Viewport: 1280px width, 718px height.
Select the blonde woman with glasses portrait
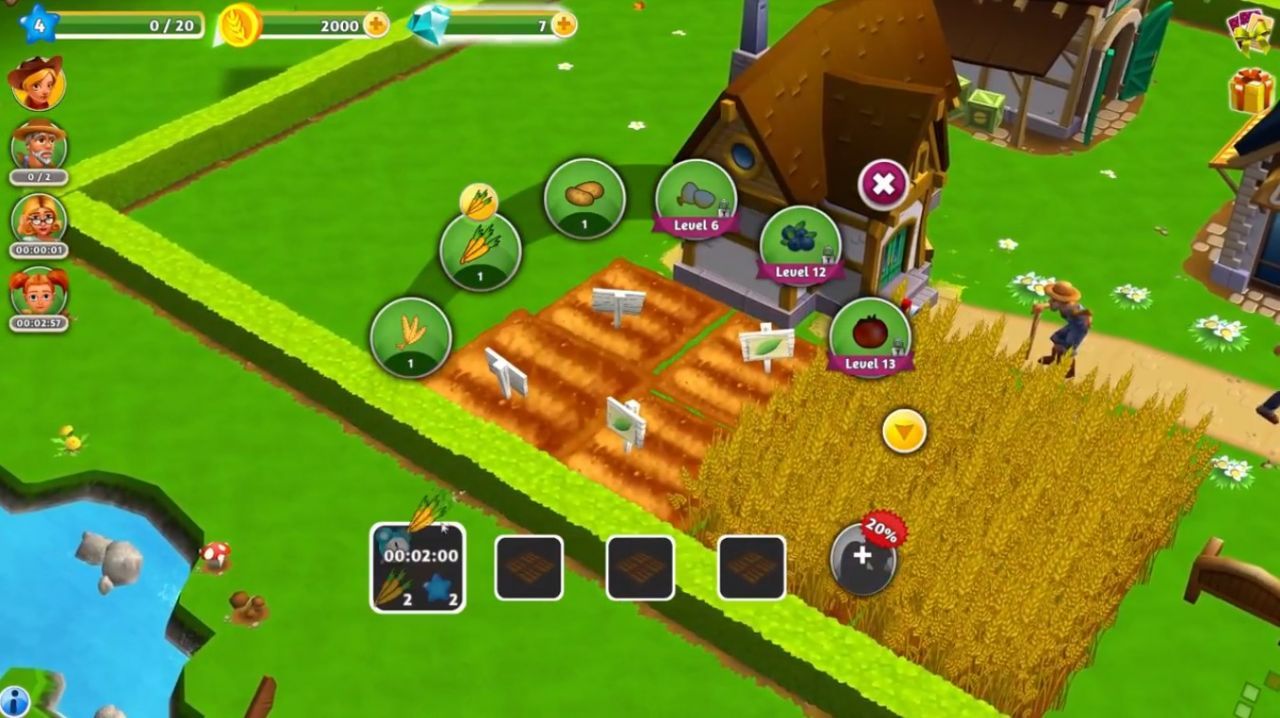[x=39, y=218]
